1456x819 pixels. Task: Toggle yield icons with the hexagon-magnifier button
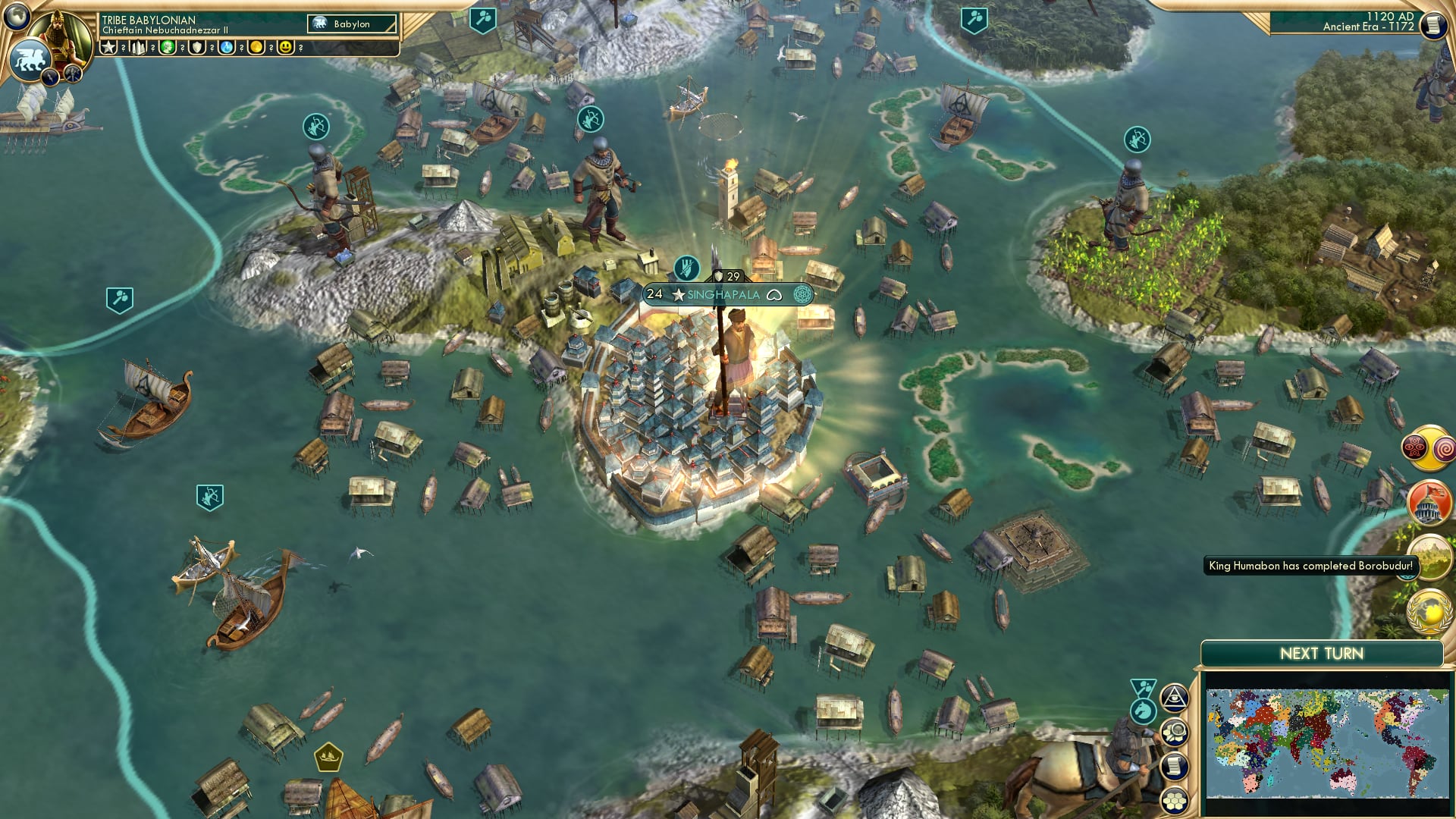(x=1175, y=731)
